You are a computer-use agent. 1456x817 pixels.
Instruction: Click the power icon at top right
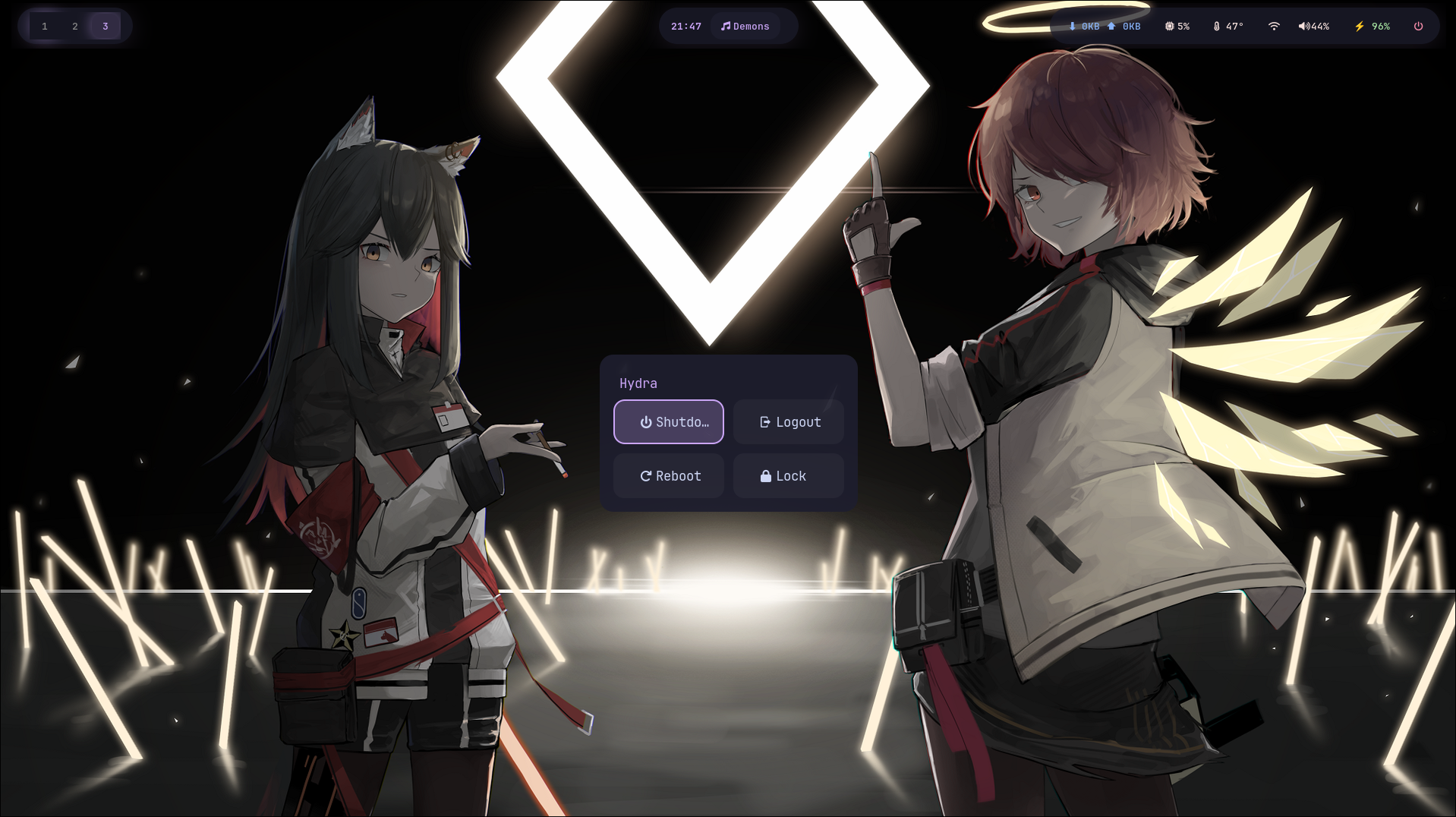click(1418, 25)
